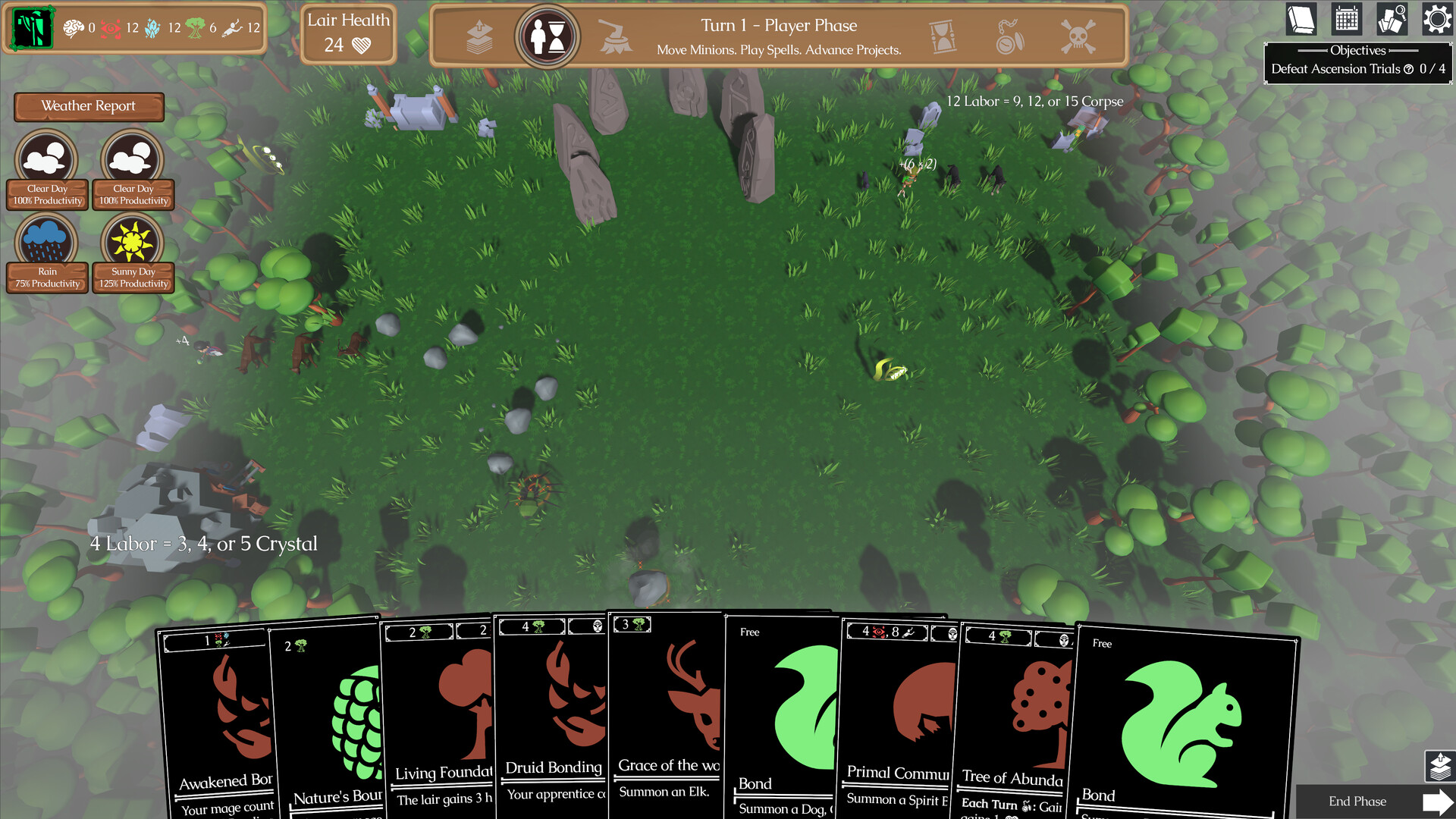This screenshot has width=1456, height=819.
Task: Open the Objectives tracker panel
Action: tap(1357, 61)
